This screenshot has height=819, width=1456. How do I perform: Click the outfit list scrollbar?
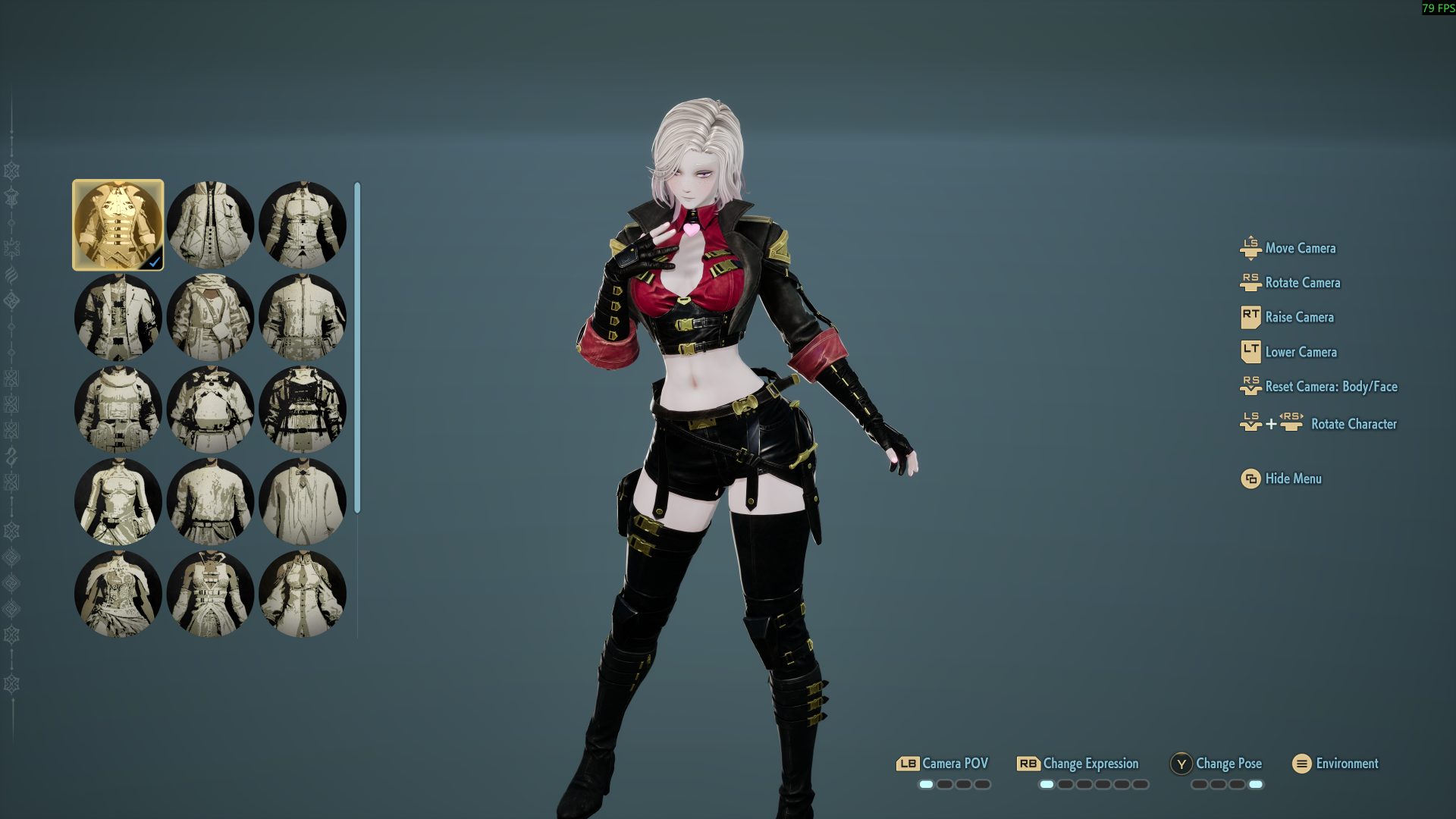[357, 347]
